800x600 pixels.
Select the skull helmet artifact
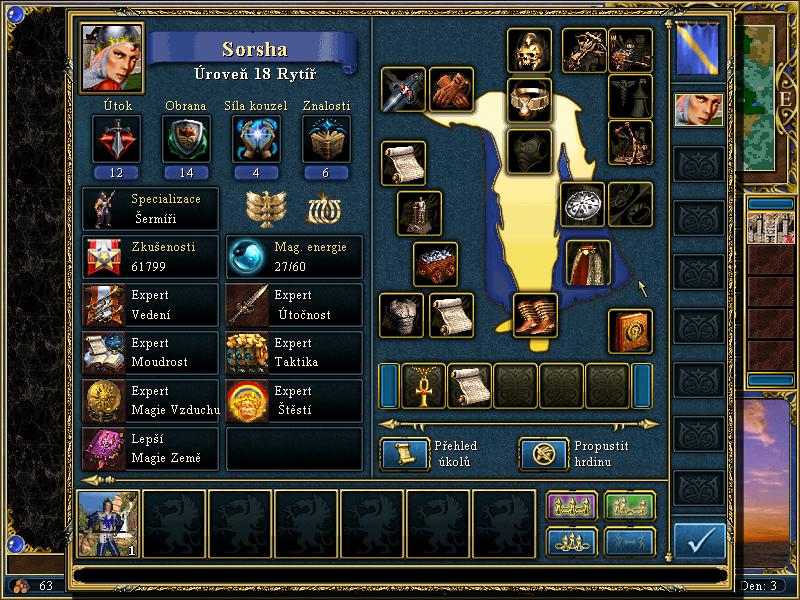click(x=529, y=49)
